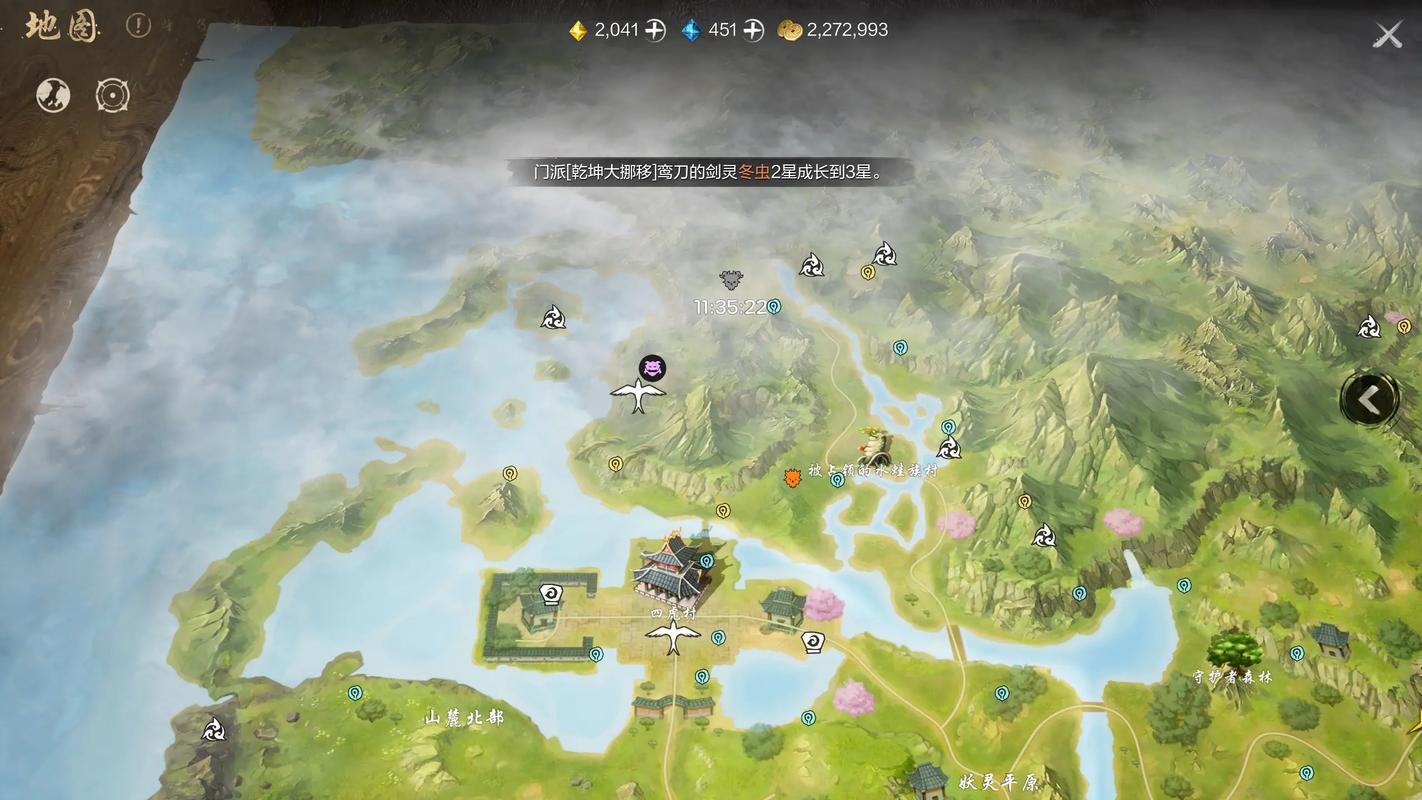Viewport: 1422px width, 800px height.
Task: Choose the bird travel point under the purple monster
Action: click(638, 396)
